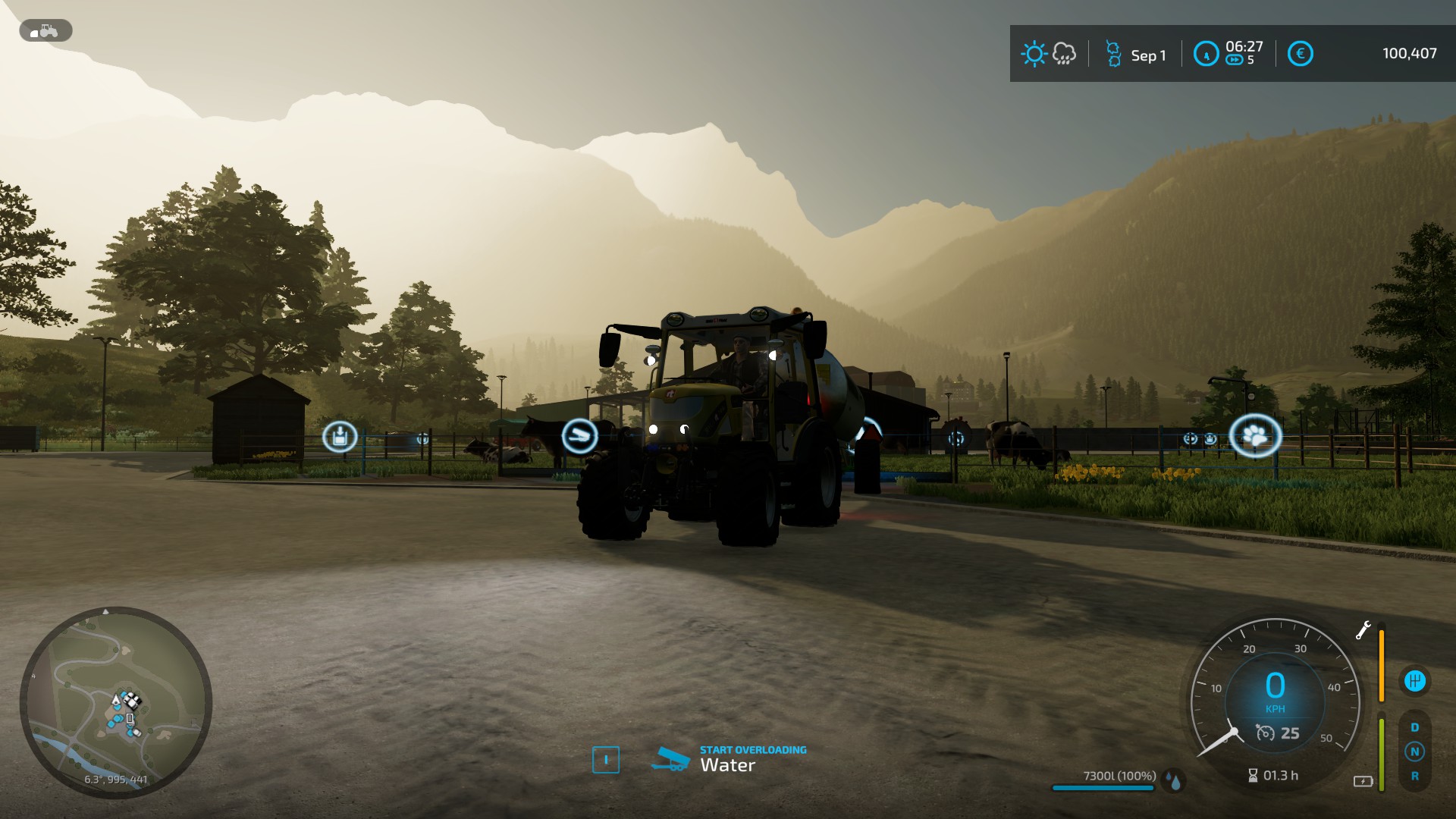Click the sun and rain weather icon
Viewport: 1456px width, 819px height.
[x=1049, y=54]
